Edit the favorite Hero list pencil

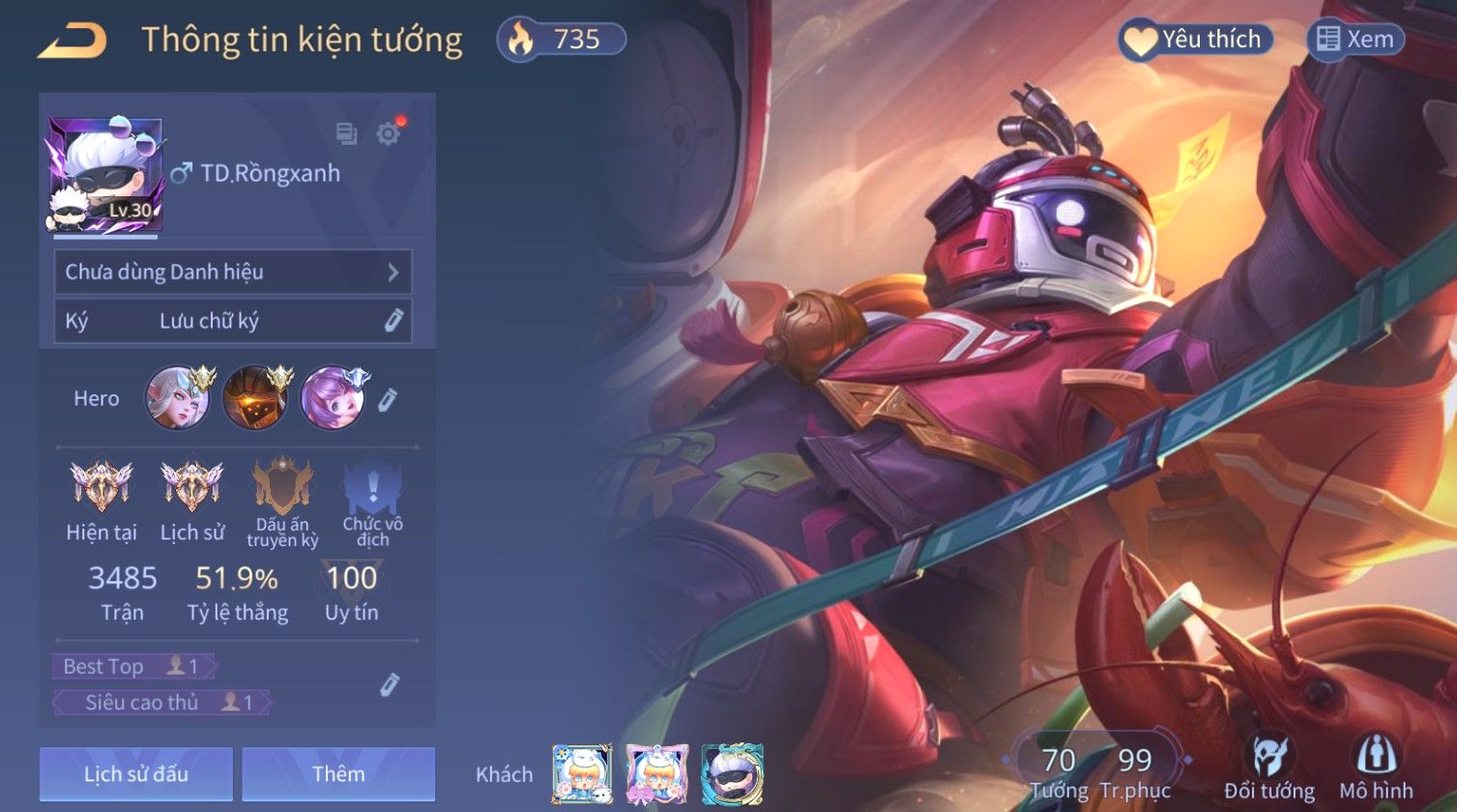(387, 398)
